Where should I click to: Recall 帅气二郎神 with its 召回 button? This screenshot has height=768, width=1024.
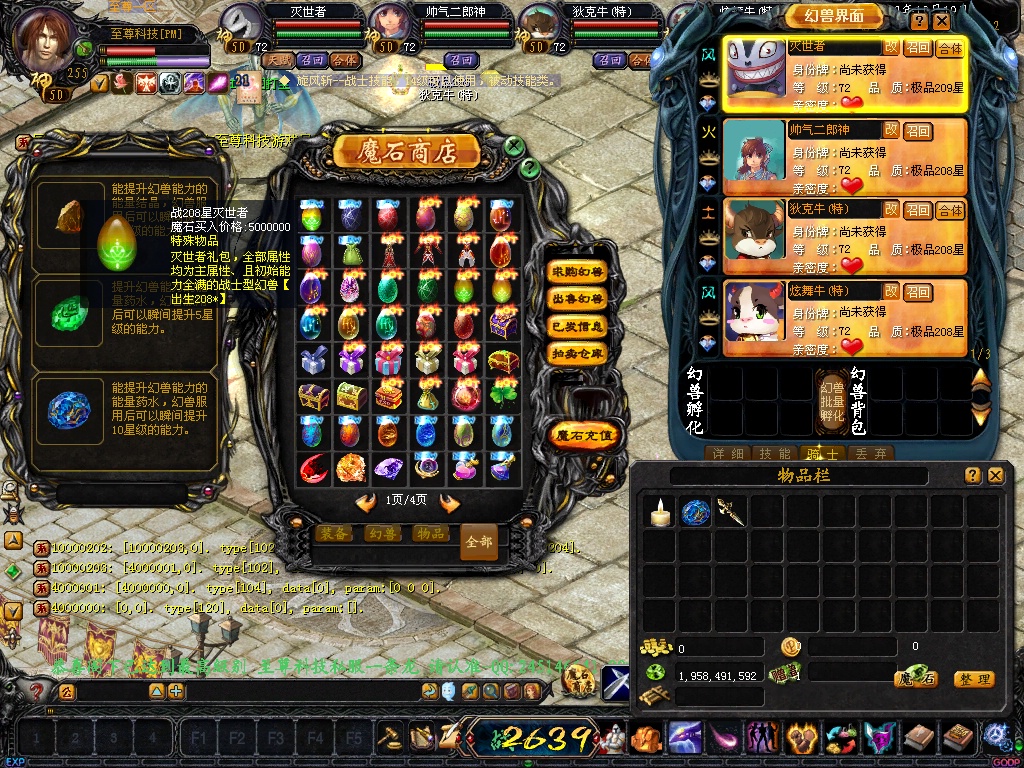[918, 130]
